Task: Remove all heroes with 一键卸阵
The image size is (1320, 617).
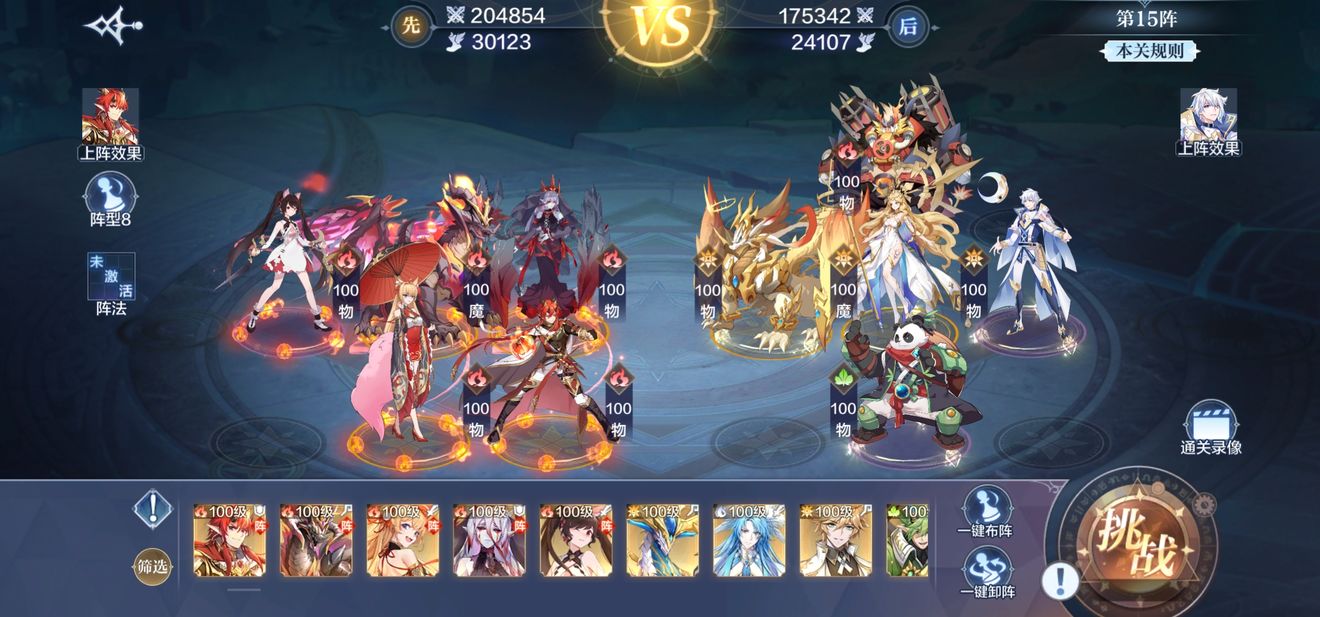Action: tap(984, 571)
